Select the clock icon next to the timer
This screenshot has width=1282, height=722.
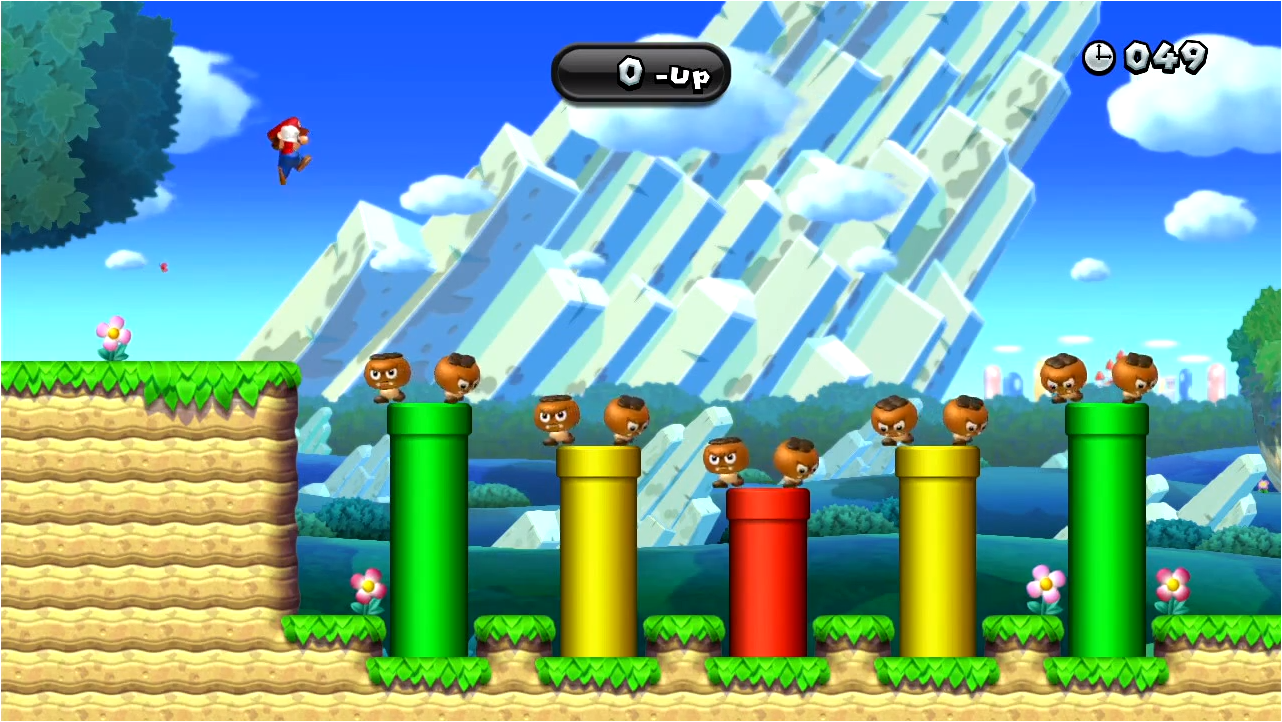(1100, 58)
